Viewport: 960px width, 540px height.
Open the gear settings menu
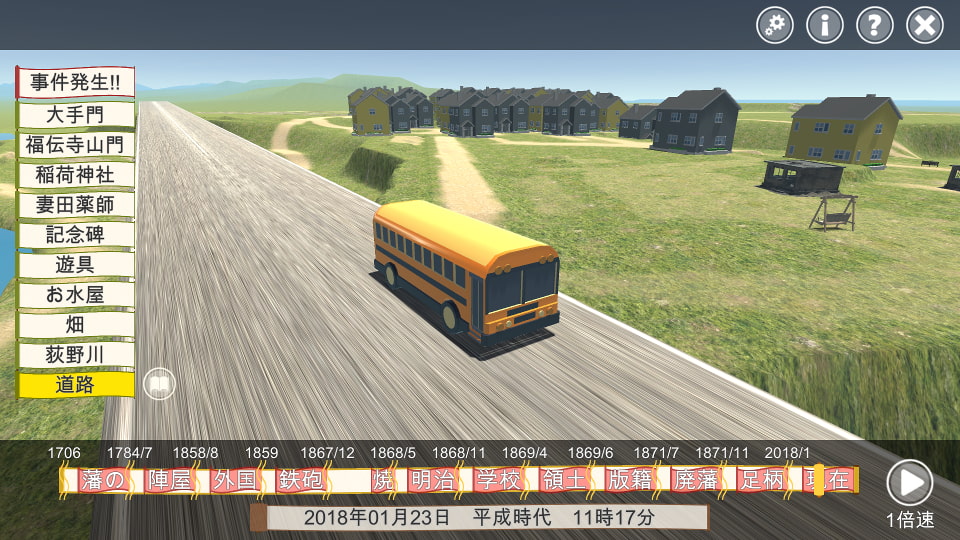[x=775, y=25]
